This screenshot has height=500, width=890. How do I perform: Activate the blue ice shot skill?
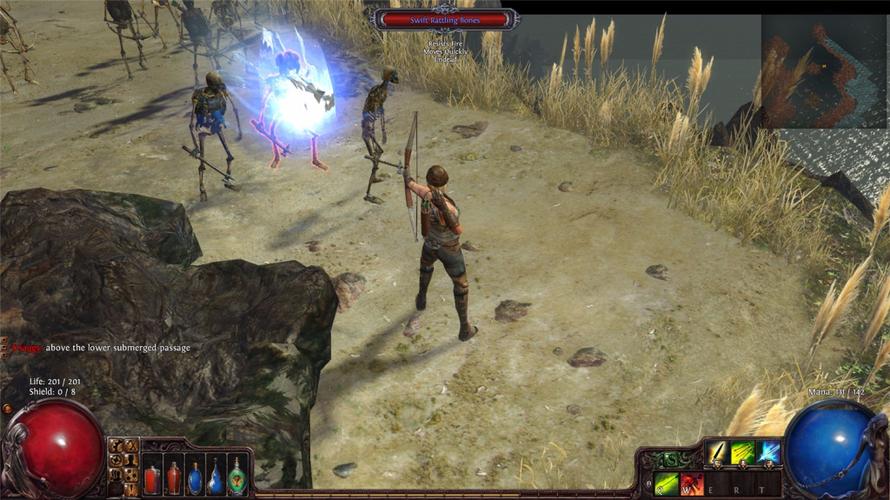coord(768,453)
